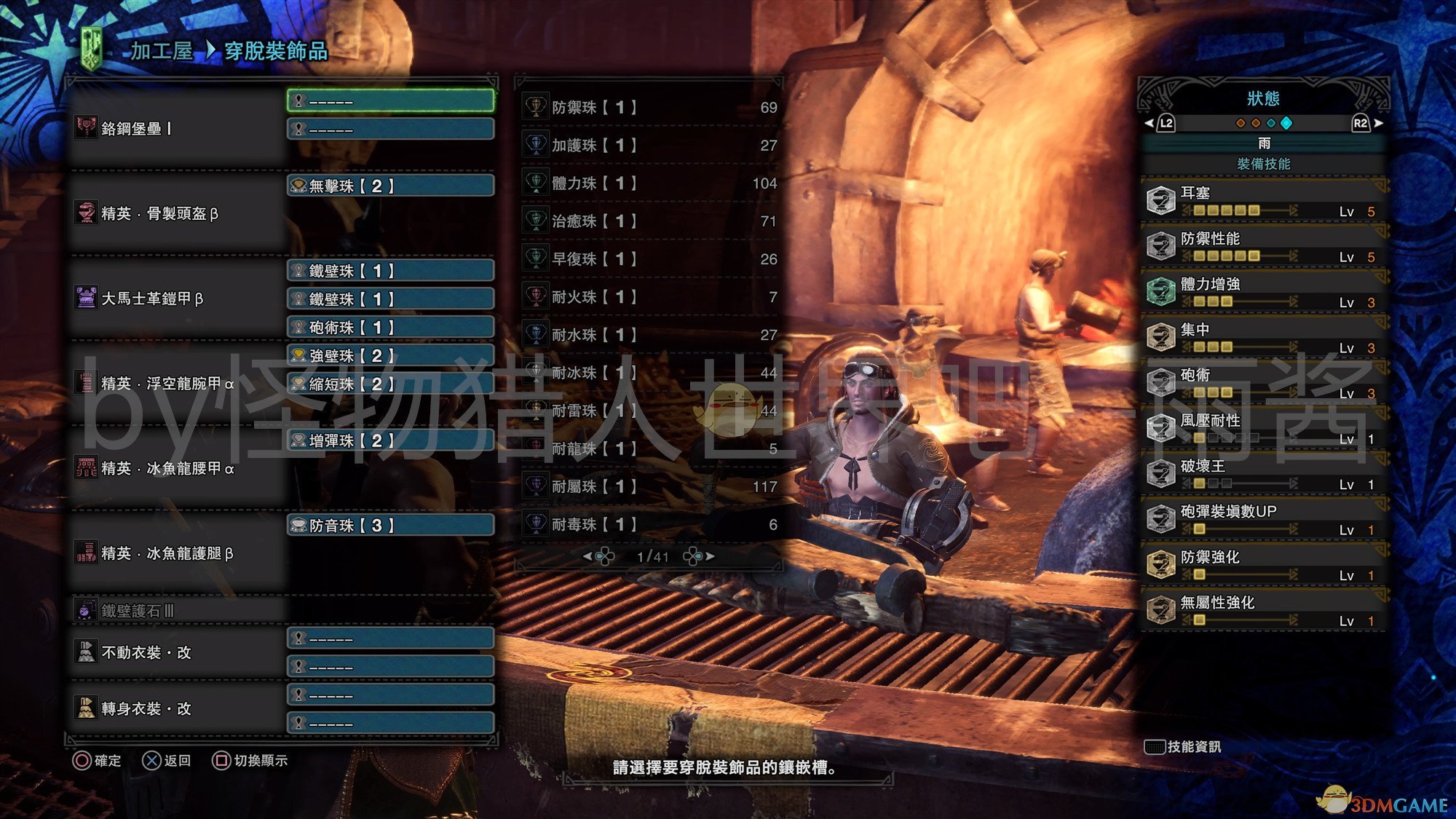This screenshot has width=1456, height=819.
Task: Select the 增彈珠【2】 slot
Action: (x=391, y=441)
